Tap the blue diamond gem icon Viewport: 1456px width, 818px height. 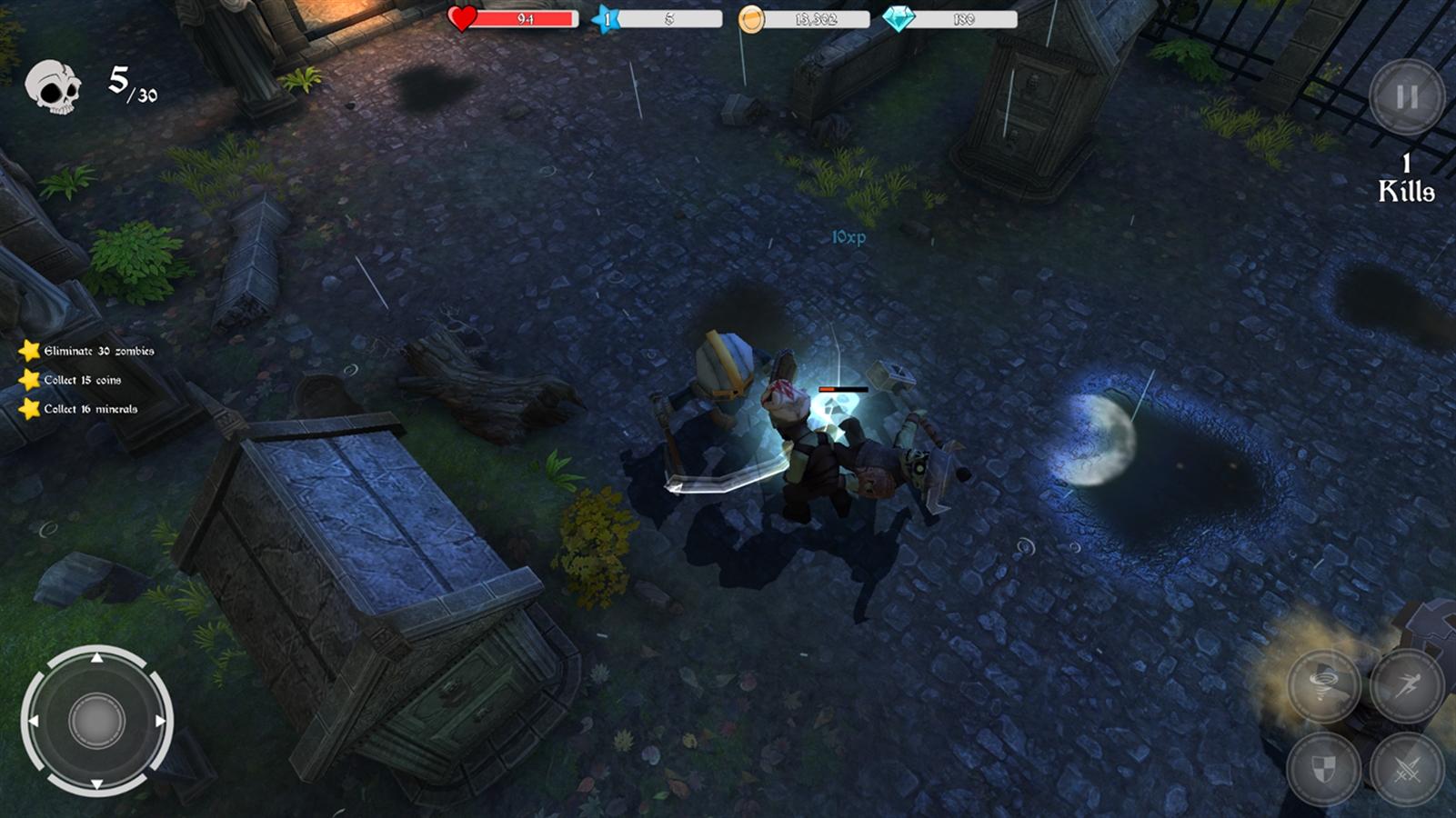click(x=900, y=16)
